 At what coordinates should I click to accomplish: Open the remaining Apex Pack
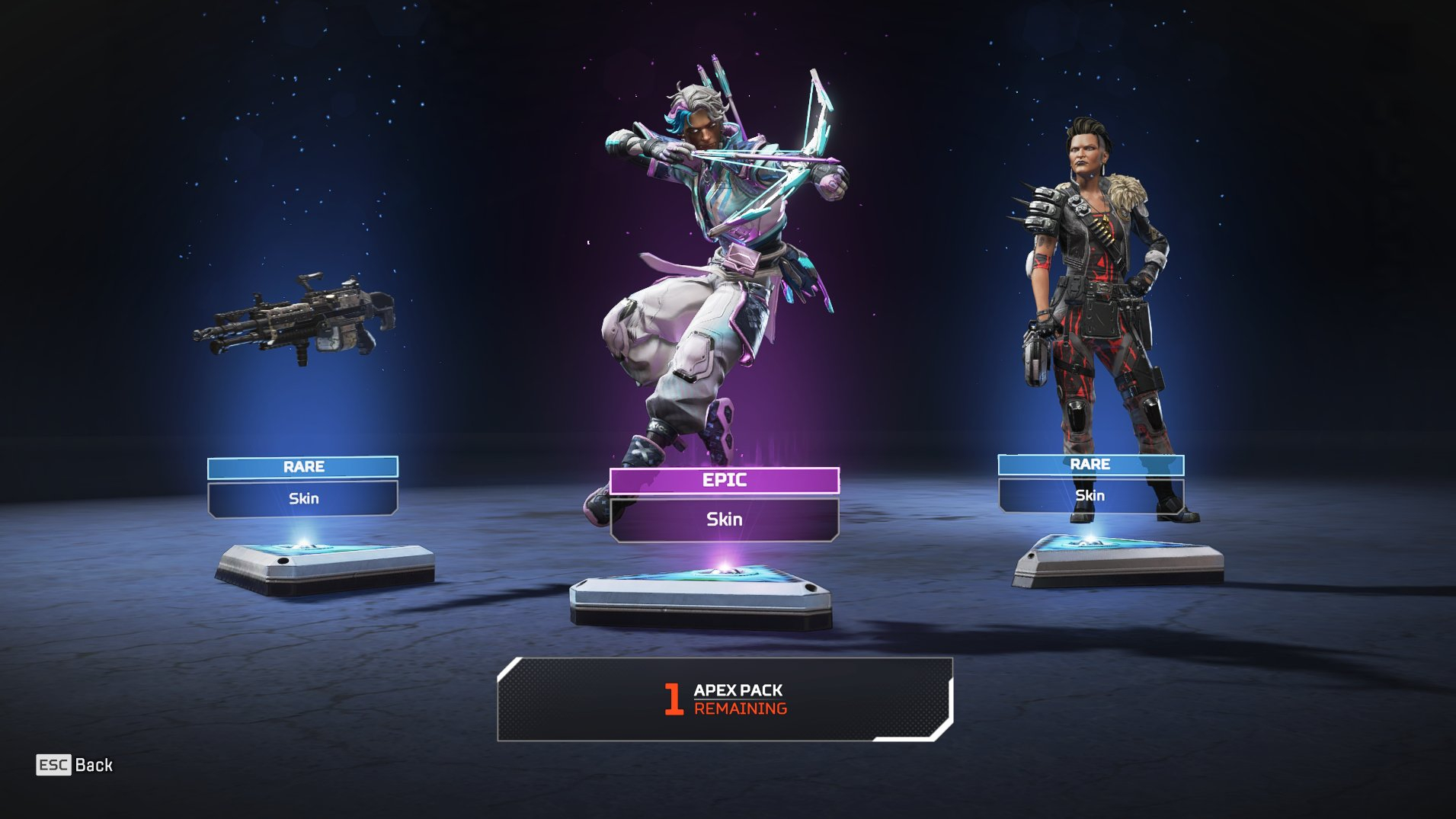[x=725, y=699]
